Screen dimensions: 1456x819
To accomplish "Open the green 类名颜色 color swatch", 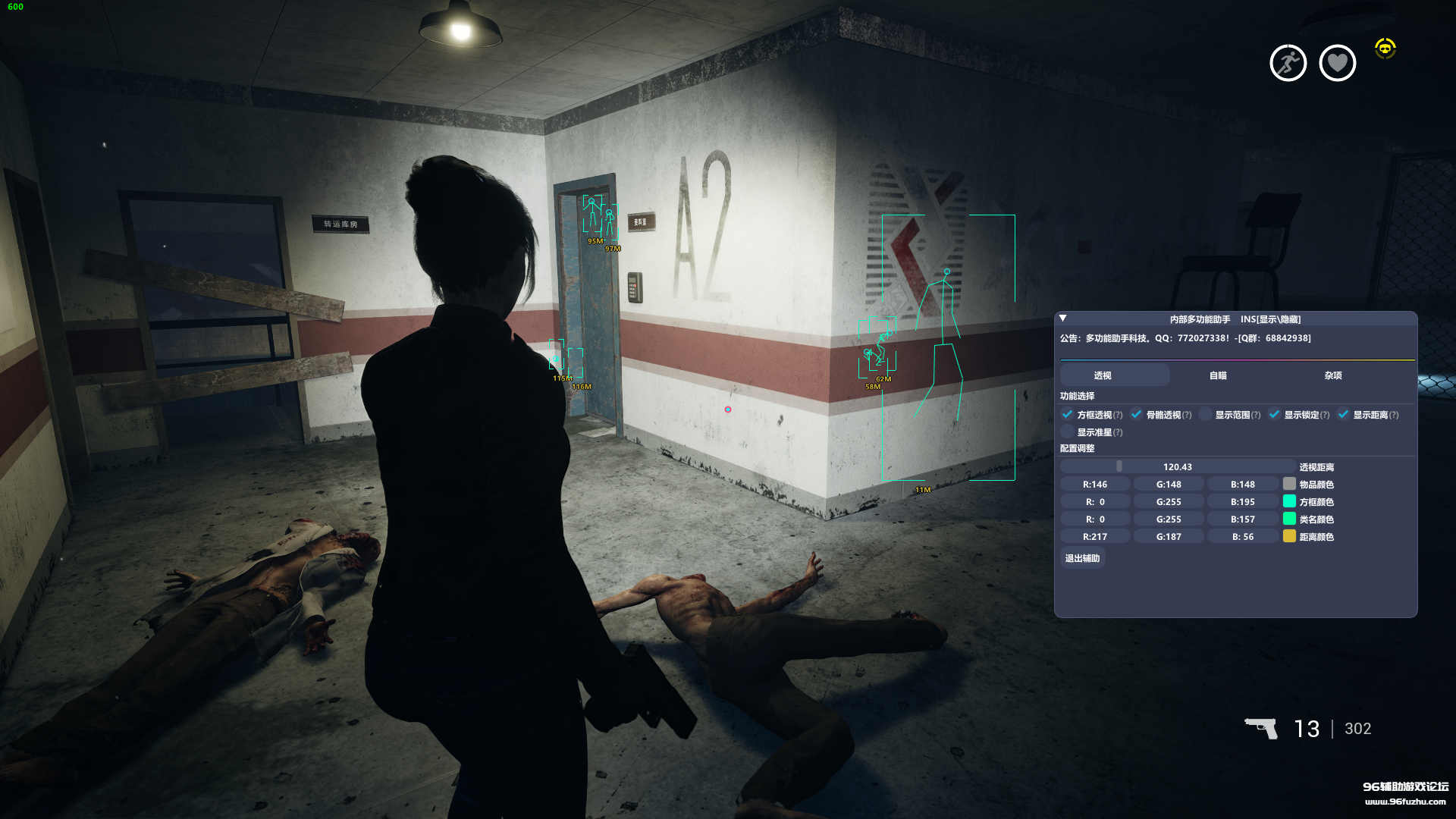I will (1289, 519).
